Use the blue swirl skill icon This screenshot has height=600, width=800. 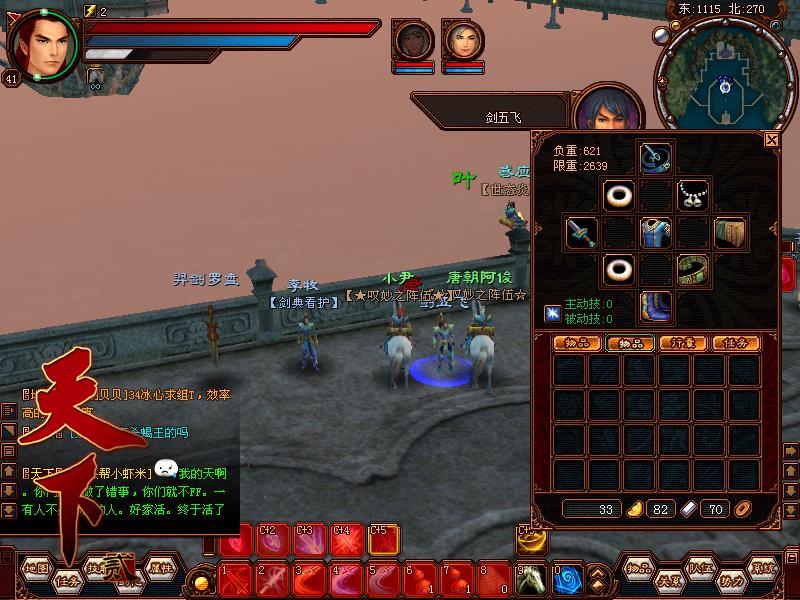tap(568, 579)
